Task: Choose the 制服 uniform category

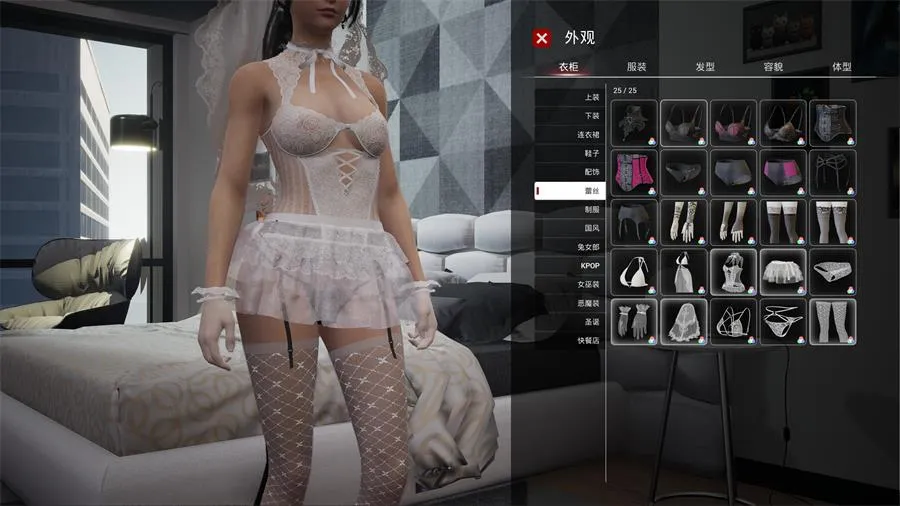Action: 591,210
